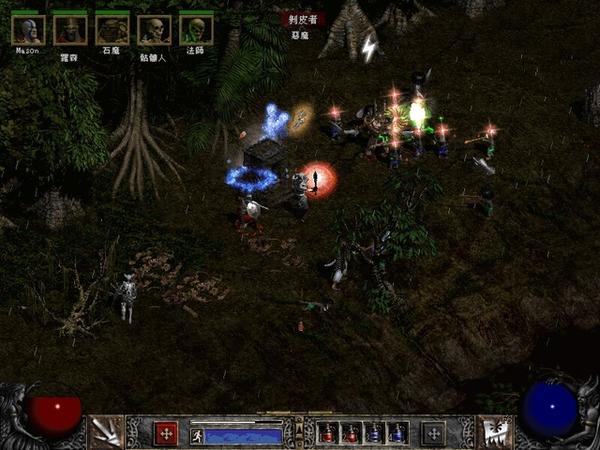Toggle the run/walk button

pos(197,436)
